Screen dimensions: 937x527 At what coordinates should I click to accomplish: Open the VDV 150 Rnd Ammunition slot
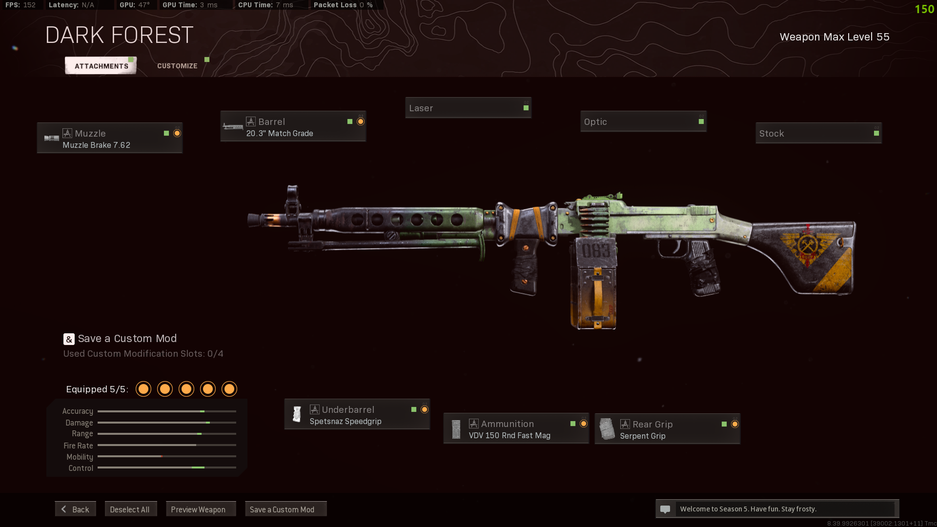516,429
